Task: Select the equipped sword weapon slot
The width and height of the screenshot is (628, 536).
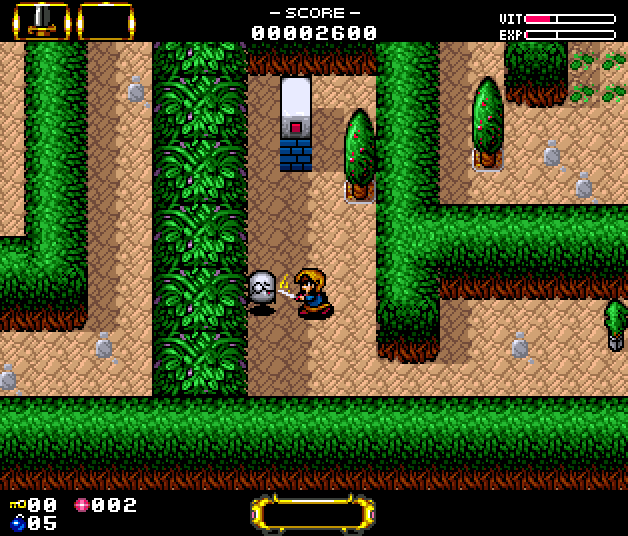Action: coord(41,20)
